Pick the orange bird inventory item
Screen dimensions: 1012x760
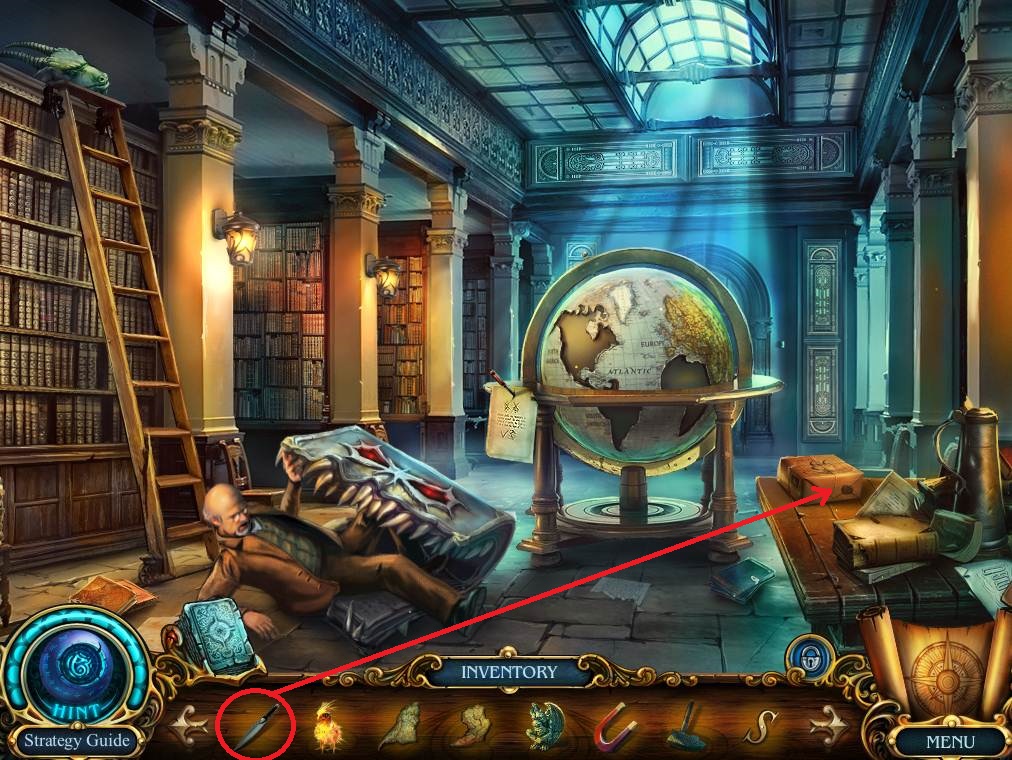point(326,724)
